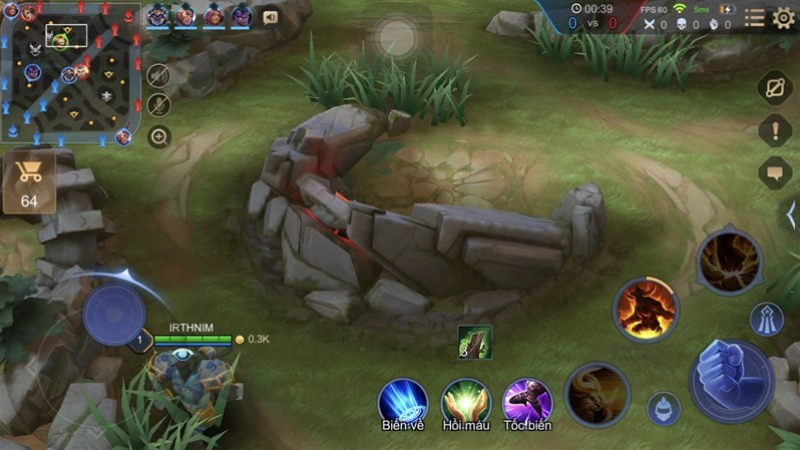This screenshot has width=800, height=450.
Task: Cast the flaming beast skill
Action: [x=645, y=309]
